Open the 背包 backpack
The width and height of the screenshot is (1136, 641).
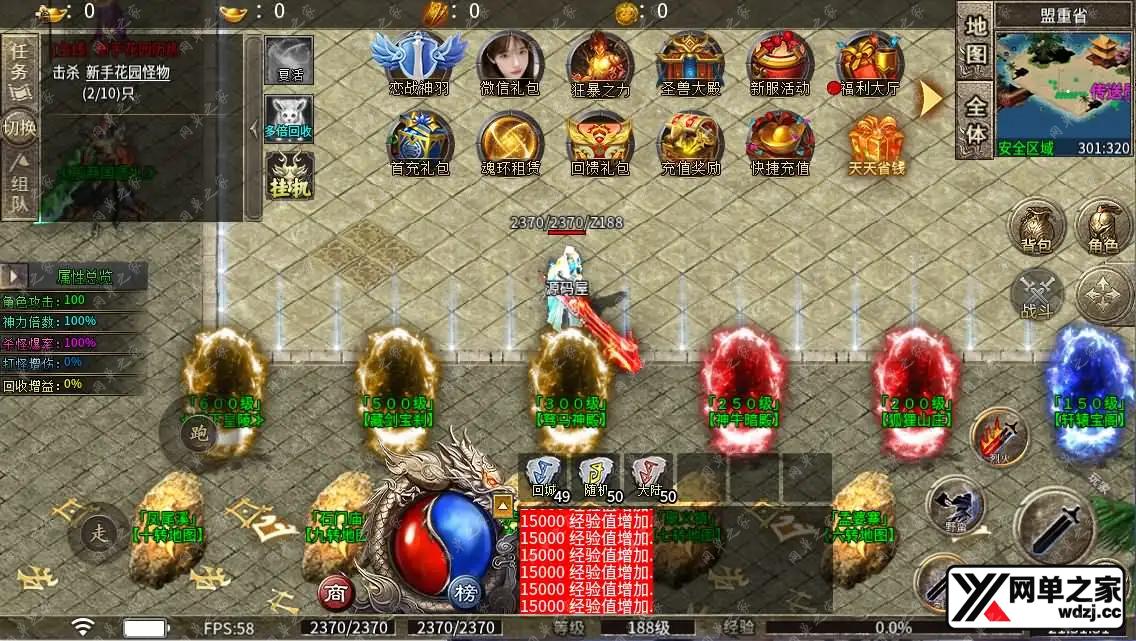click(1035, 228)
